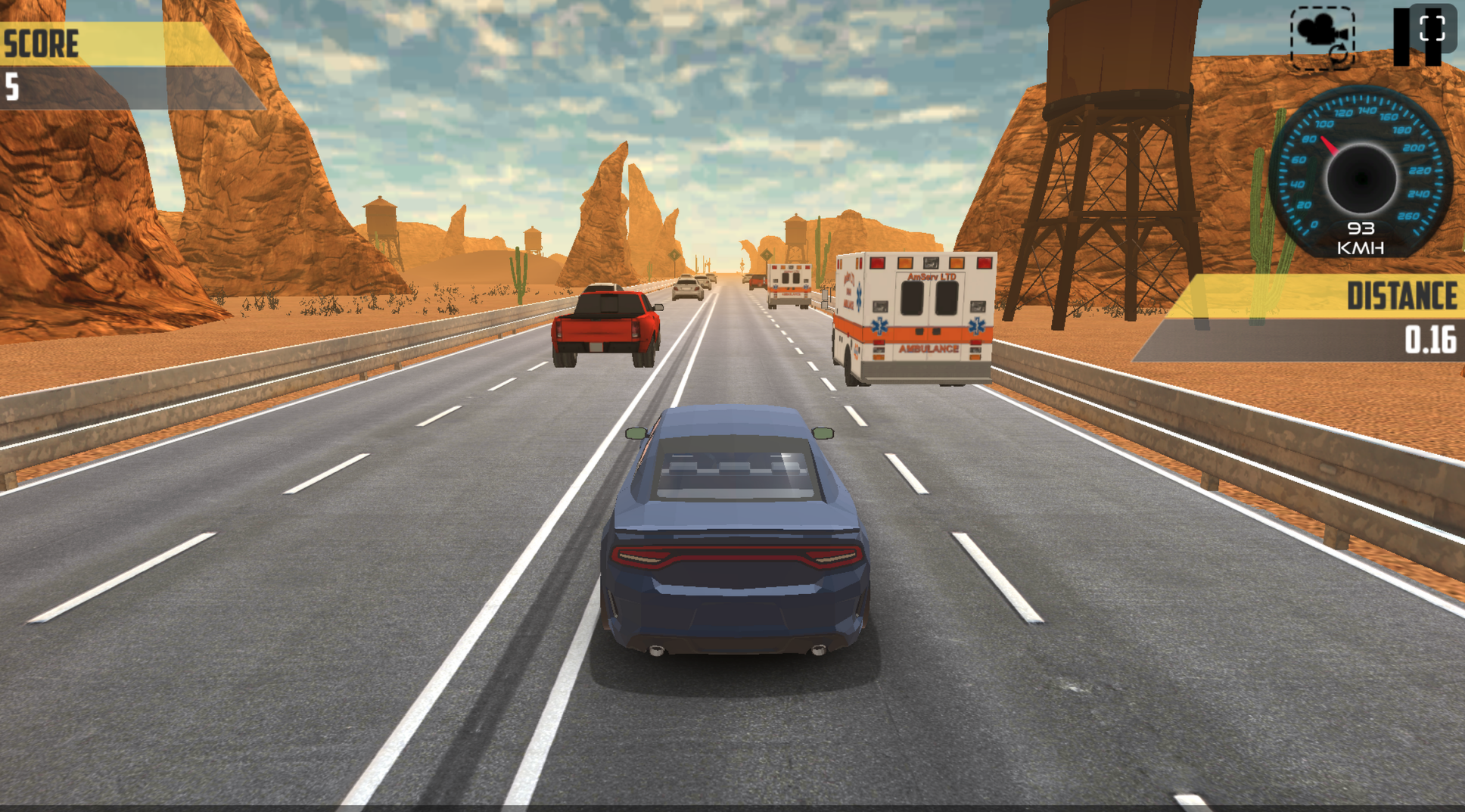Click the blue player car
1465x812 pixels.
(x=736, y=530)
